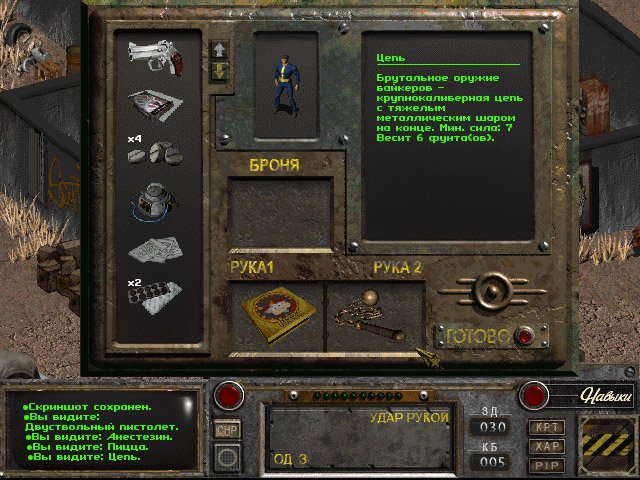Screen dimensions: 640x480
Task: Click the inventory scroll down arrow
Action: (x=219, y=72)
